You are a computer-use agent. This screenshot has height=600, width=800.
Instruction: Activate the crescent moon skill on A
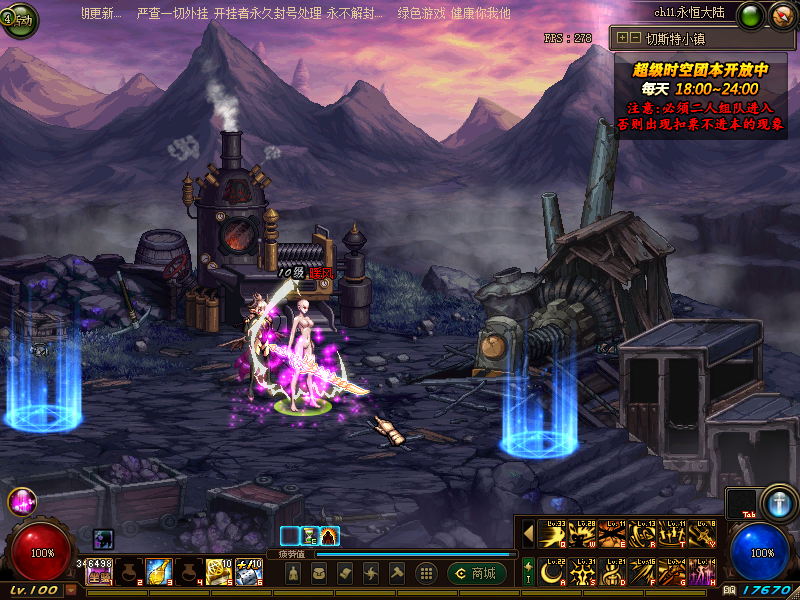point(551,573)
